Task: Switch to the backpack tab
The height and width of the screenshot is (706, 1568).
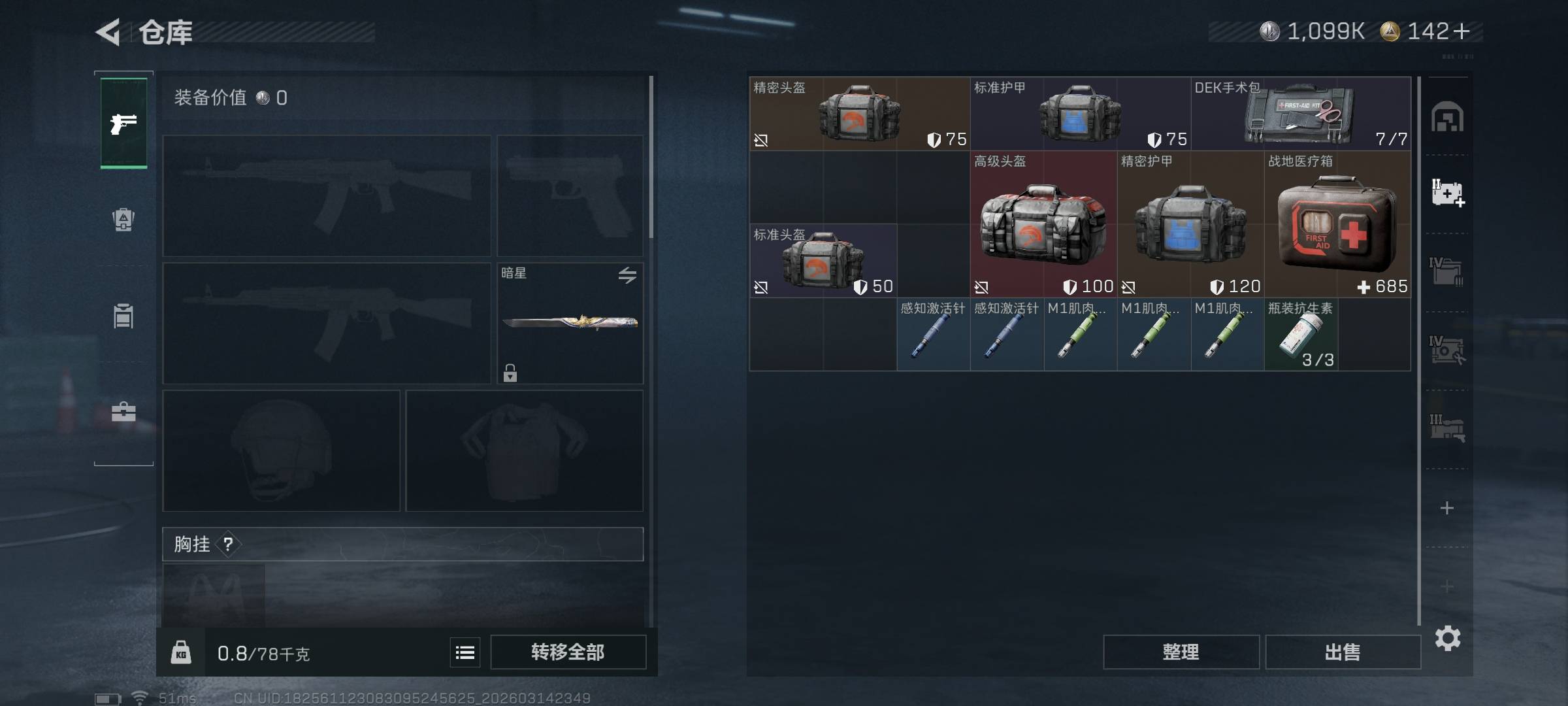Action: pos(123,220)
